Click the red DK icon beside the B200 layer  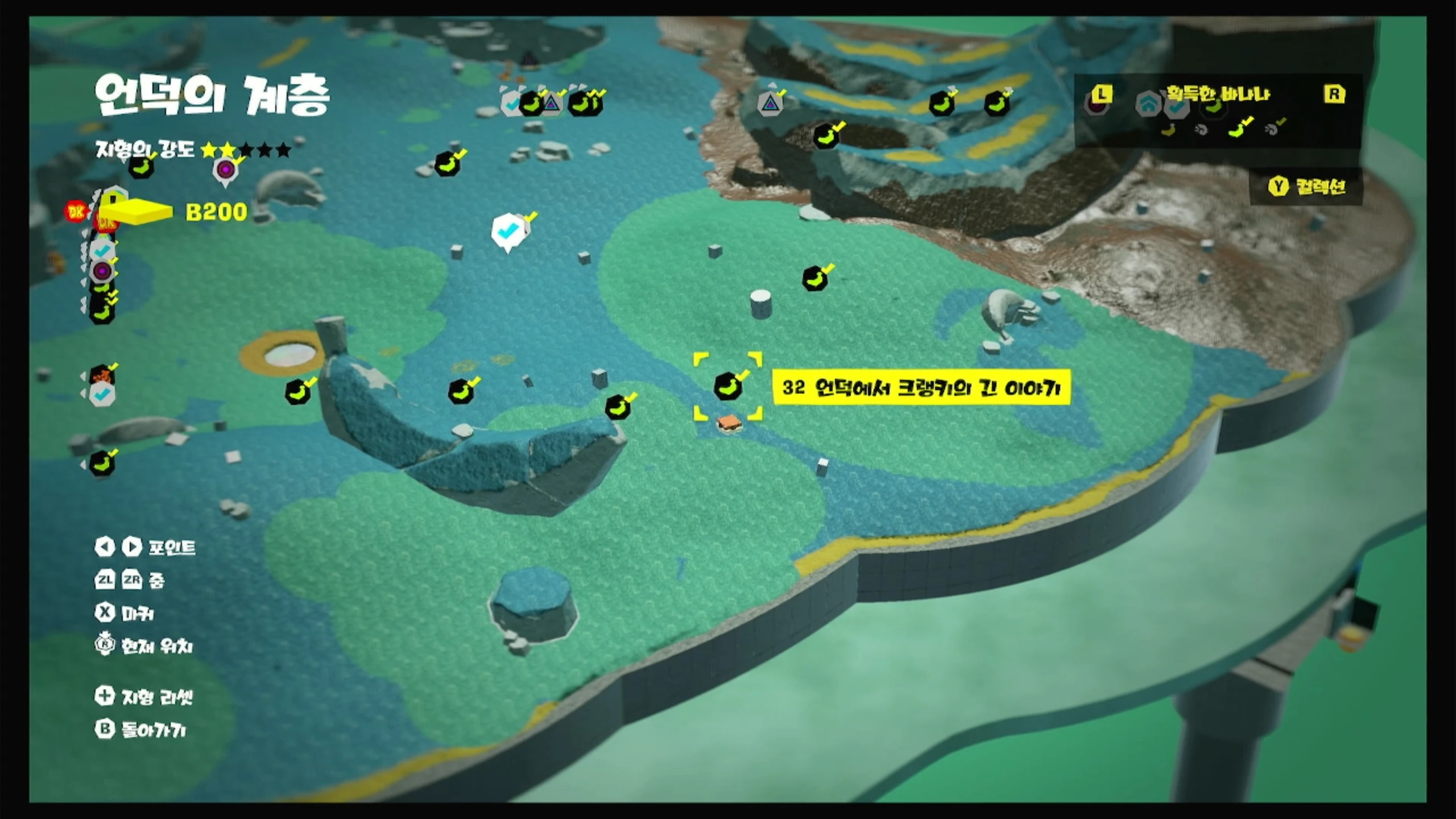76,212
